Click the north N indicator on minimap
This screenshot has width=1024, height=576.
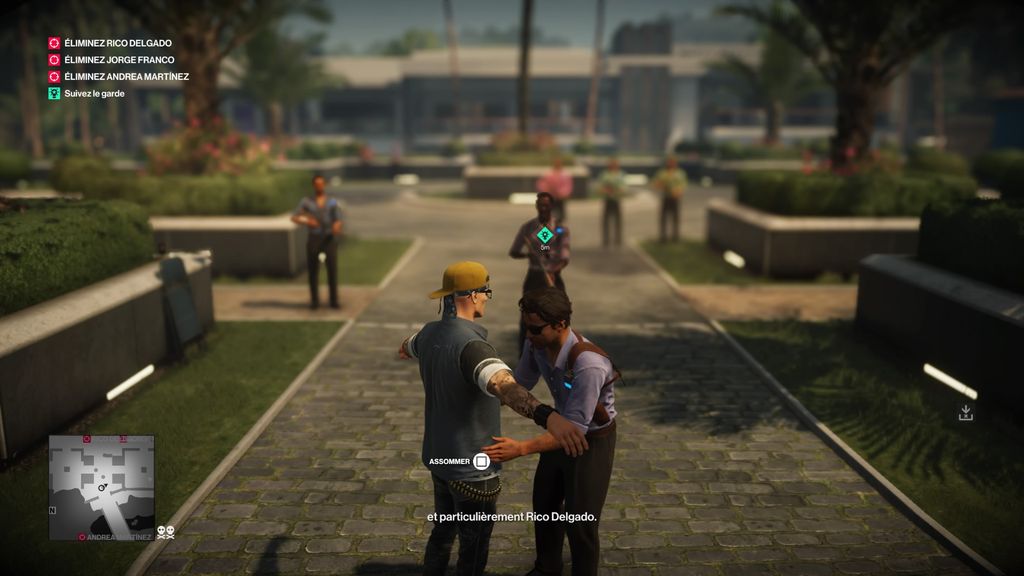click(x=53, y=508)
